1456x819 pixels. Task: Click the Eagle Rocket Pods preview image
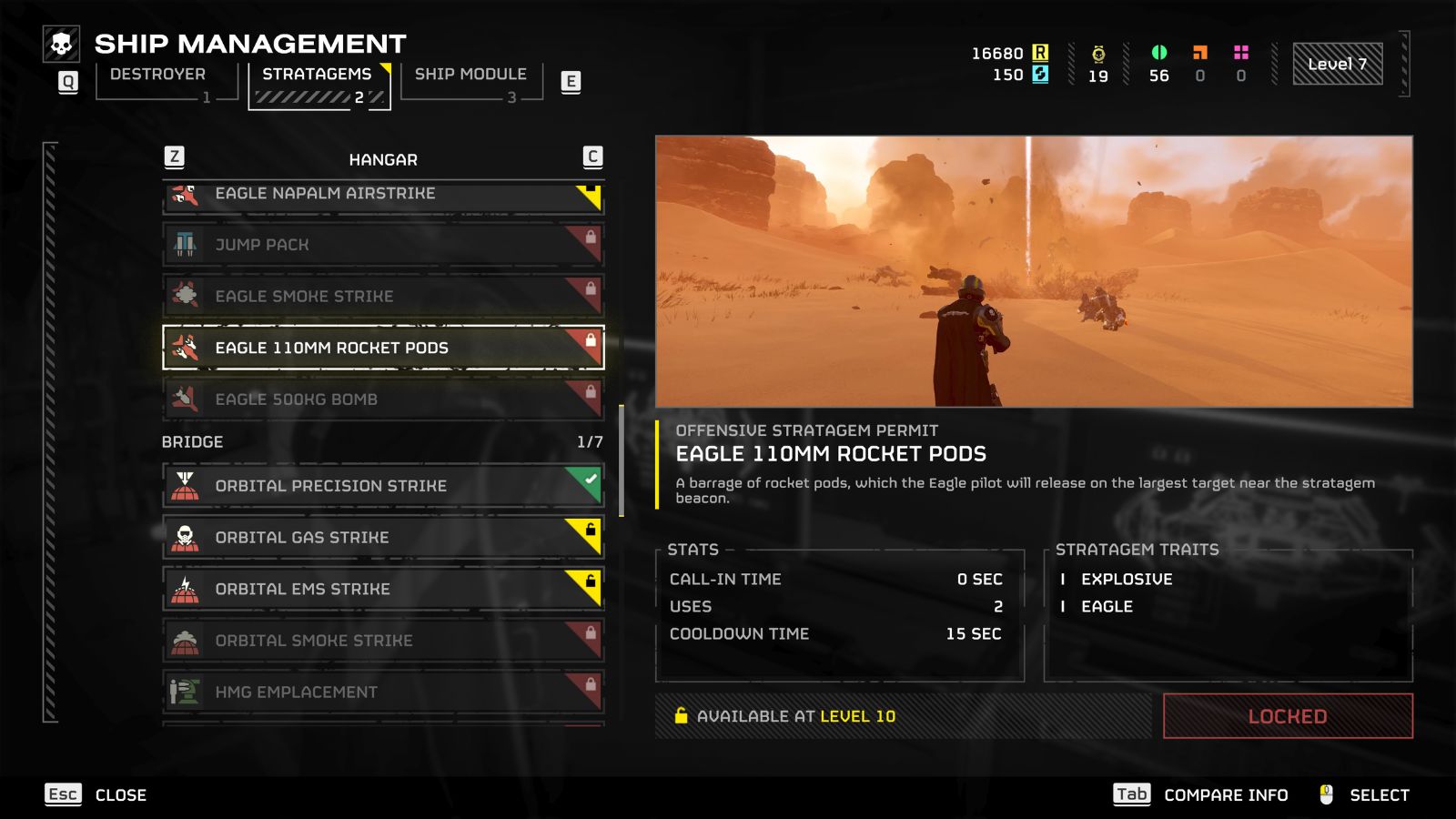coord(1034,271)
